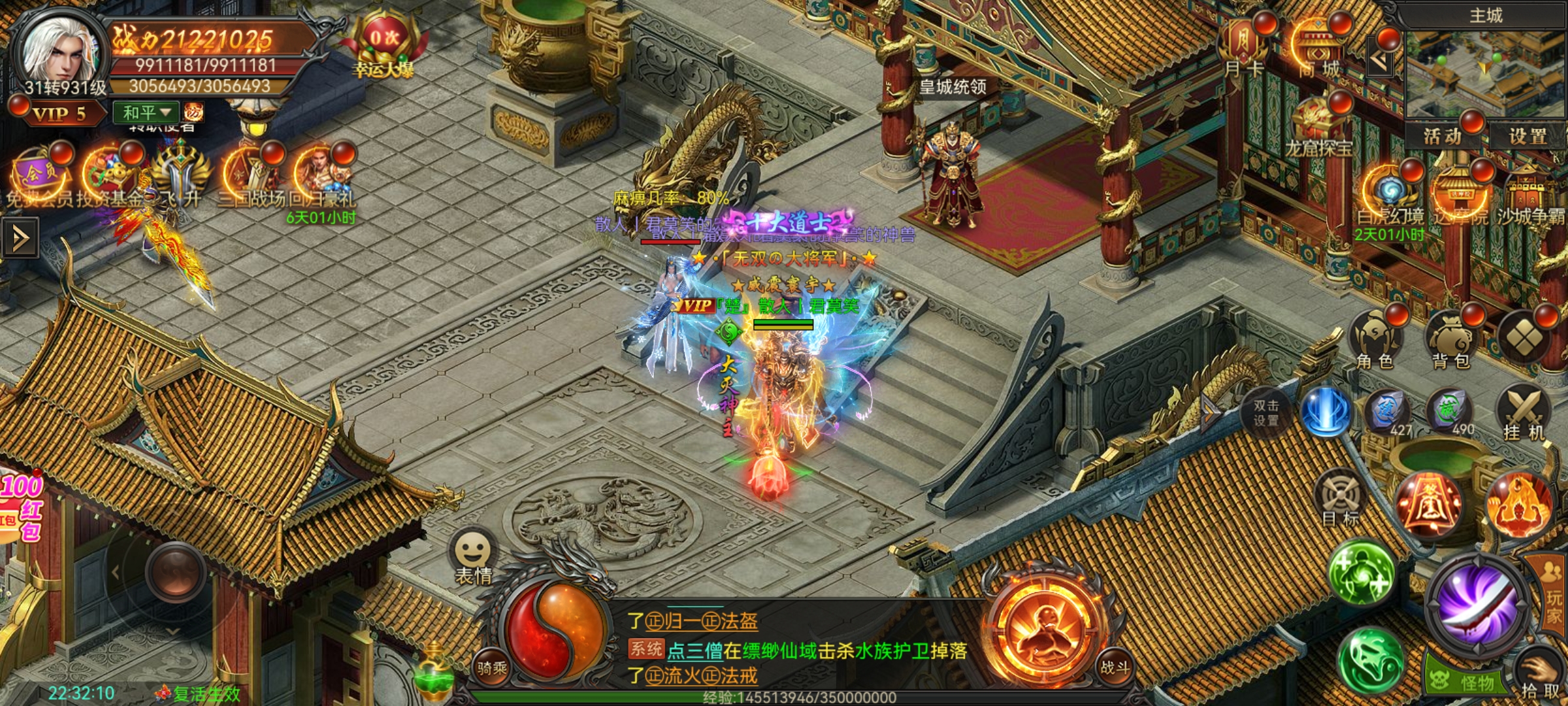The width and height of the screenshot is (1568, 706).
Task: Open the 幸运大爆 lucky event
Action: 384,46
